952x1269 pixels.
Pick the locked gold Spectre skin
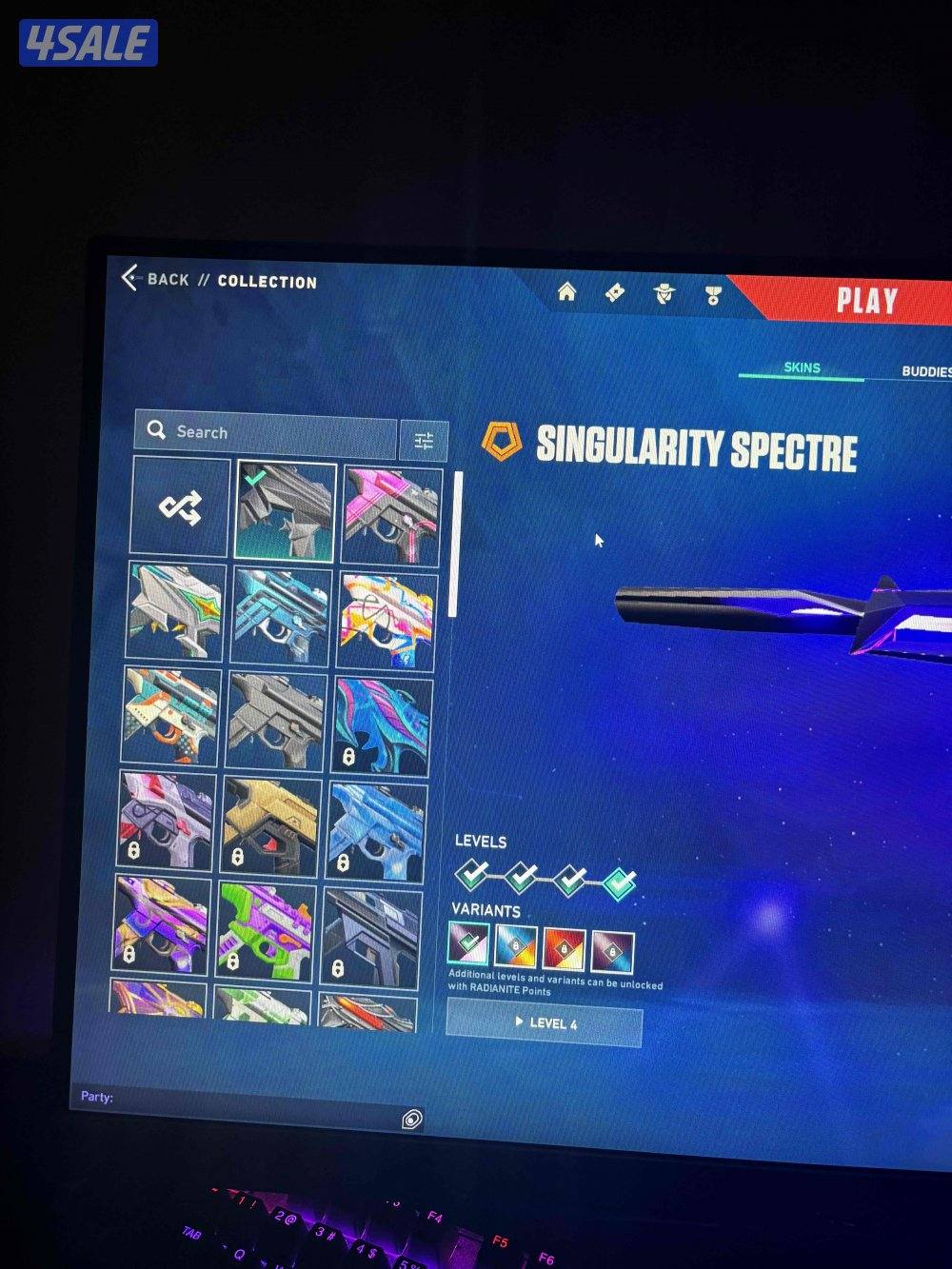269,824
